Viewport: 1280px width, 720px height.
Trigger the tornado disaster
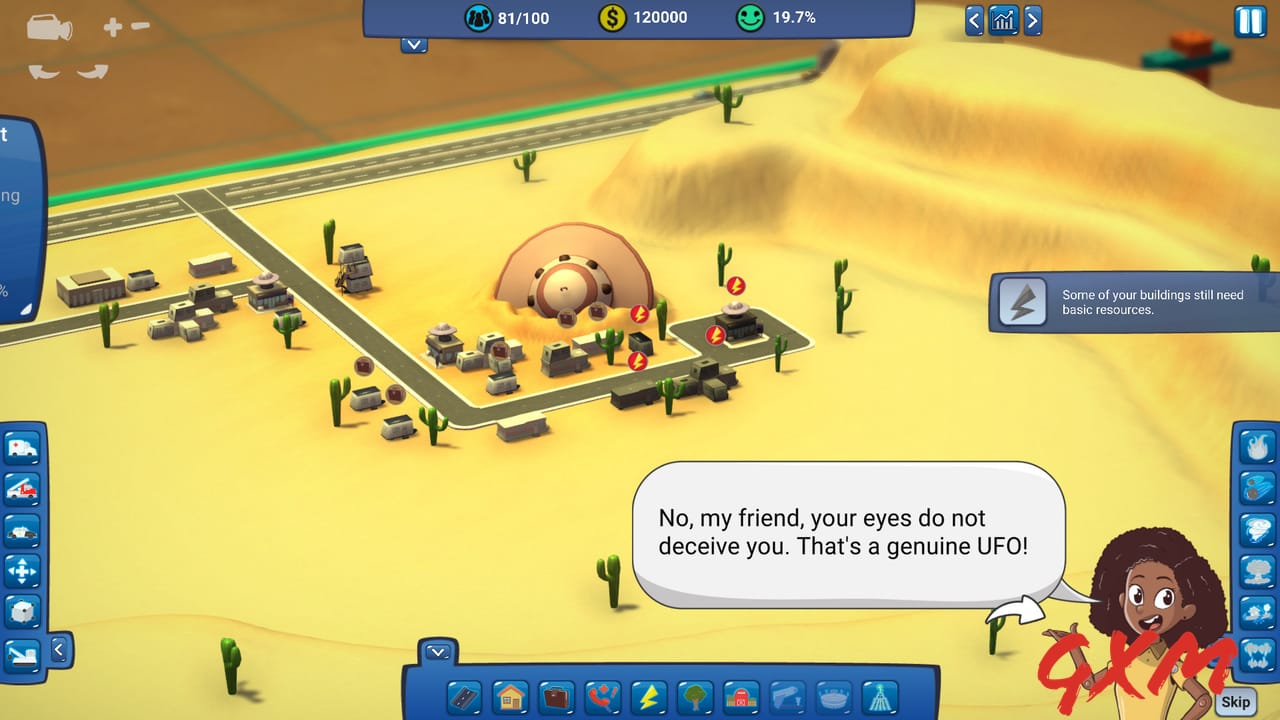click(x=1258, y=528)
